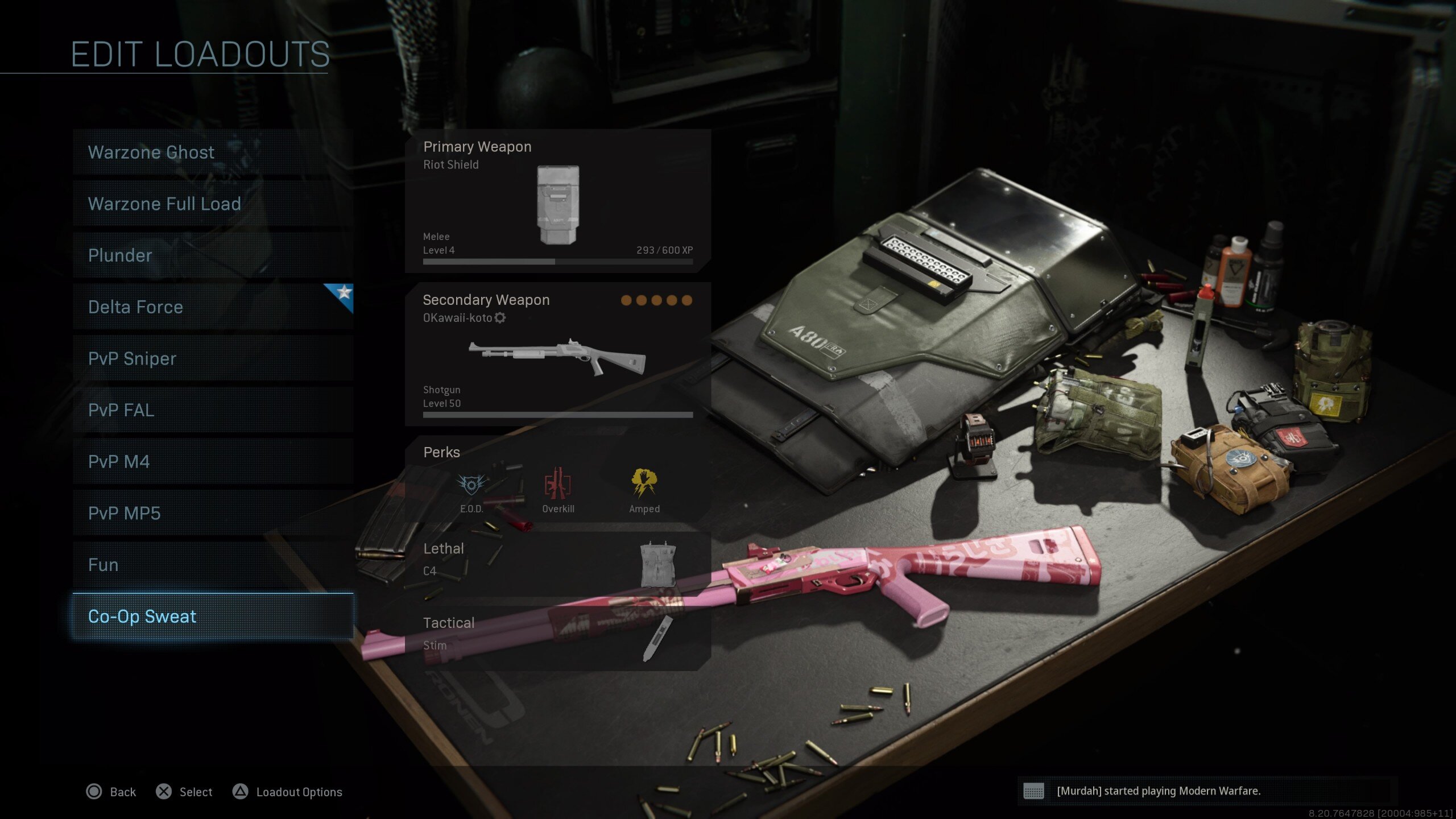Select the Co-Op Sweat loadout
Image resolution: width=1456 pixels, height=819 pixels.
213,617
